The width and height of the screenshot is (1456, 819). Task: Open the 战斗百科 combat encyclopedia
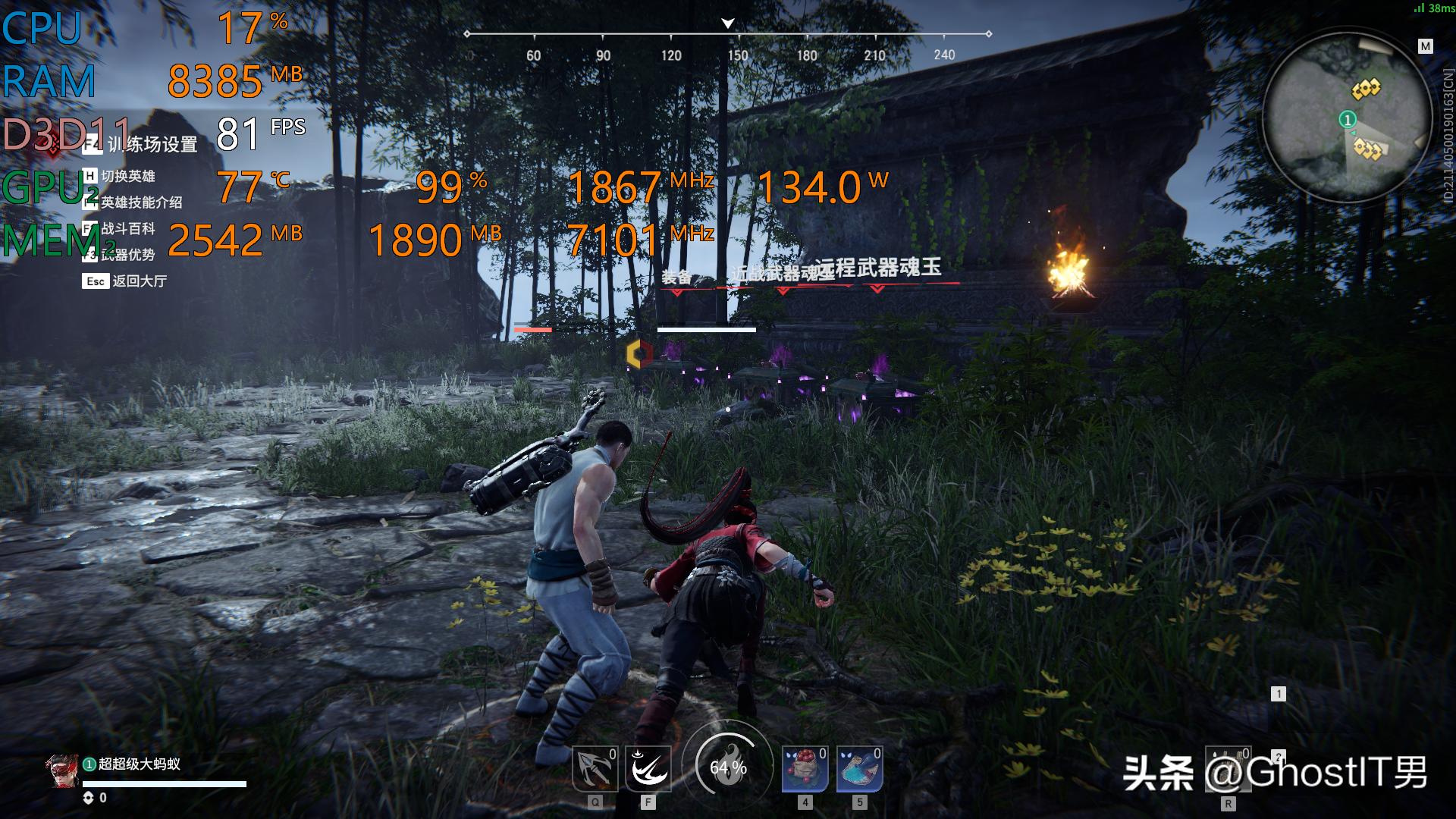[x=127, y=228]
